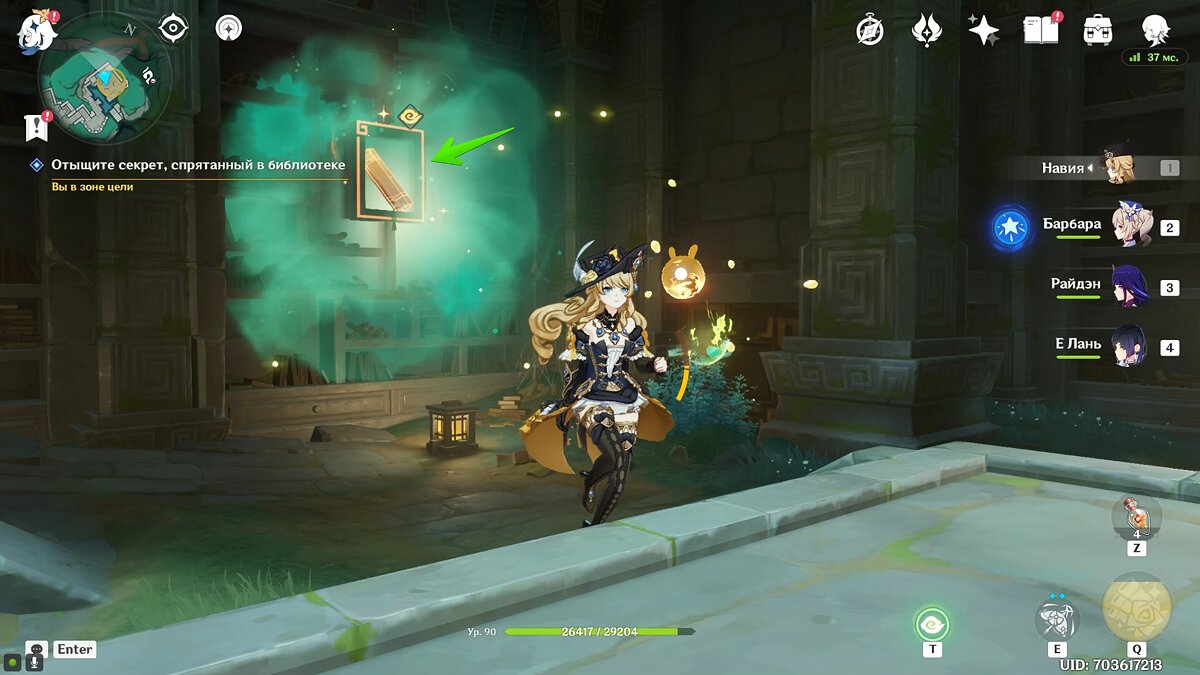Viewport: 1200px width, 675px height.
Task: Use the potion gadget slot
Action: [1136, 518]
